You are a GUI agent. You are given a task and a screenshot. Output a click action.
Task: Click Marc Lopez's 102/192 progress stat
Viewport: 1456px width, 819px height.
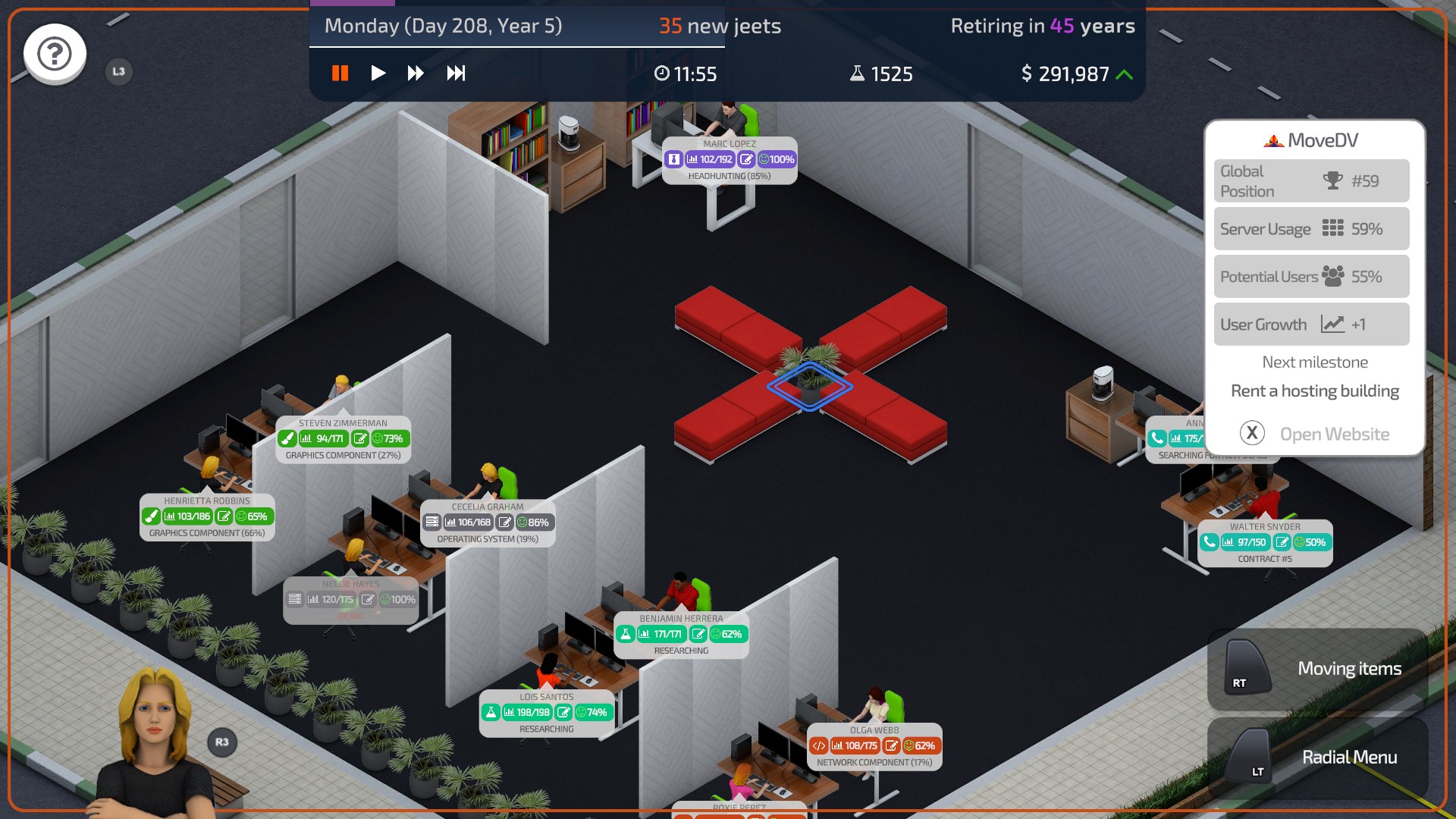point(711,160)
